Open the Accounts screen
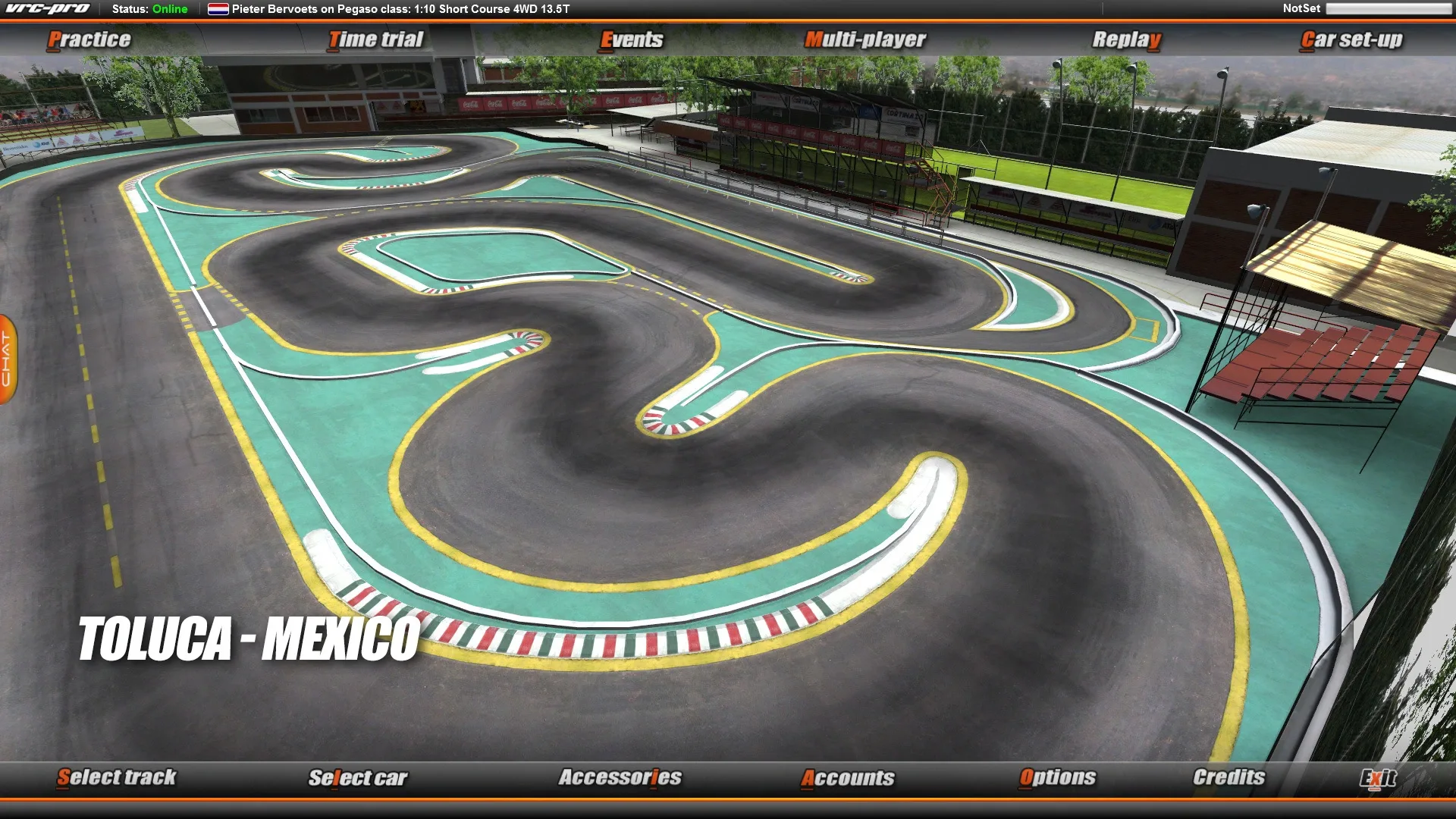The width and height of the screenshot is (1456, 819). [849, 777]
